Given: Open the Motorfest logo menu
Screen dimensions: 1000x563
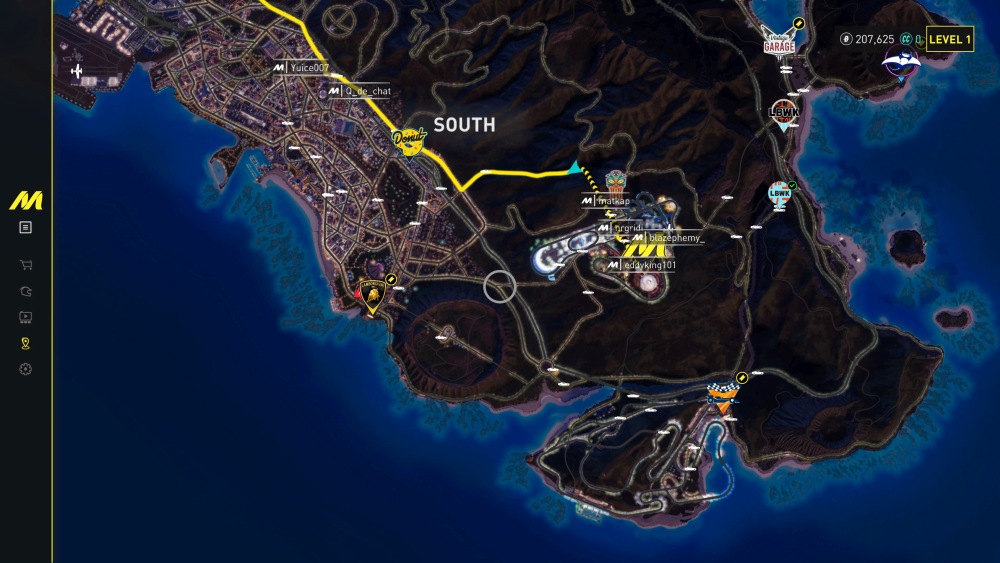Looking at the screenshot, I should tap(25, 200).
